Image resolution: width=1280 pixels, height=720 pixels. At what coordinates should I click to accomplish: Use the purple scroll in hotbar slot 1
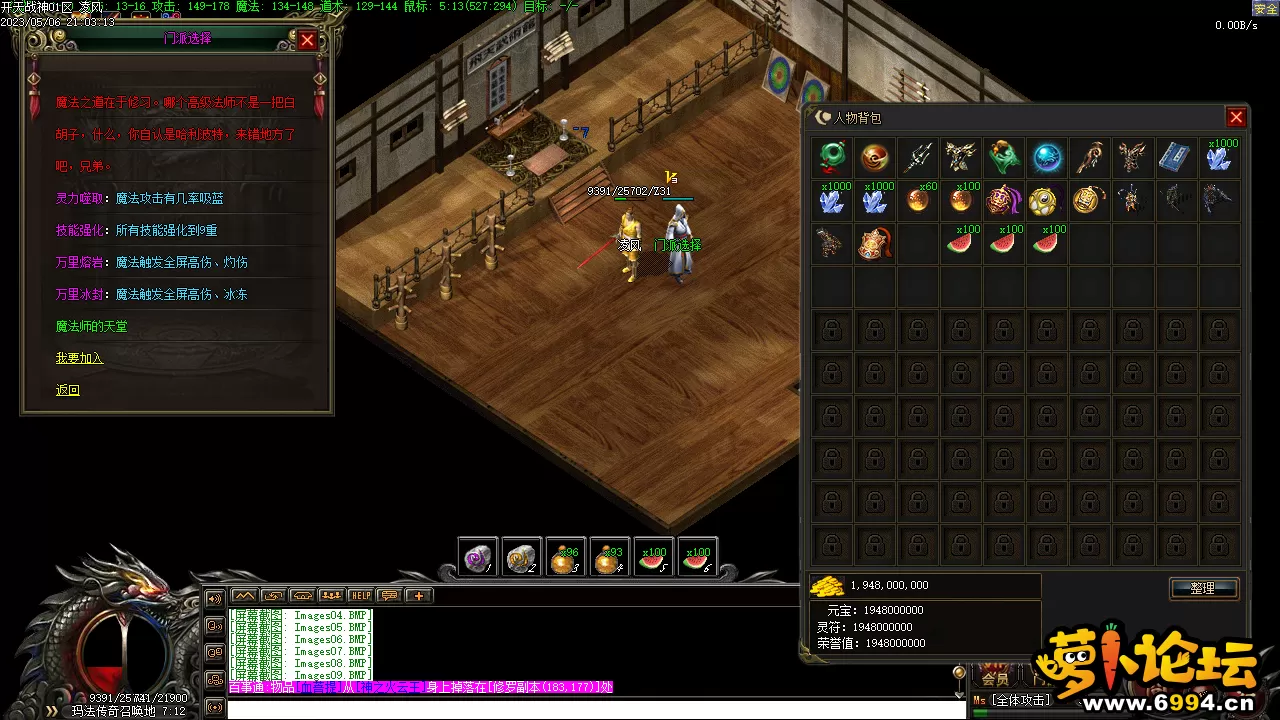478,558
